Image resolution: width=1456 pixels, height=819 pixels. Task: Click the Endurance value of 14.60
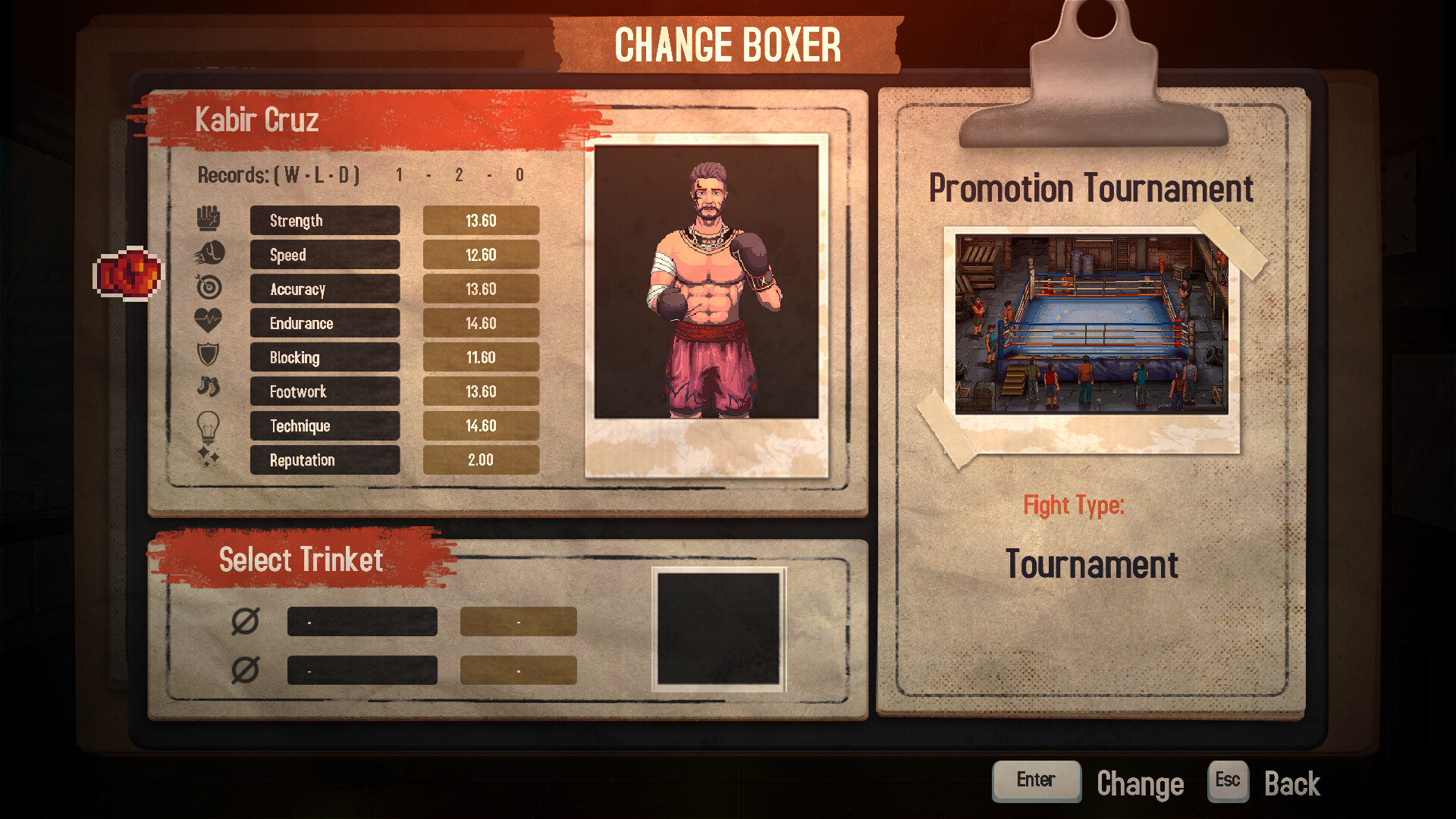(x=481, y=322)
